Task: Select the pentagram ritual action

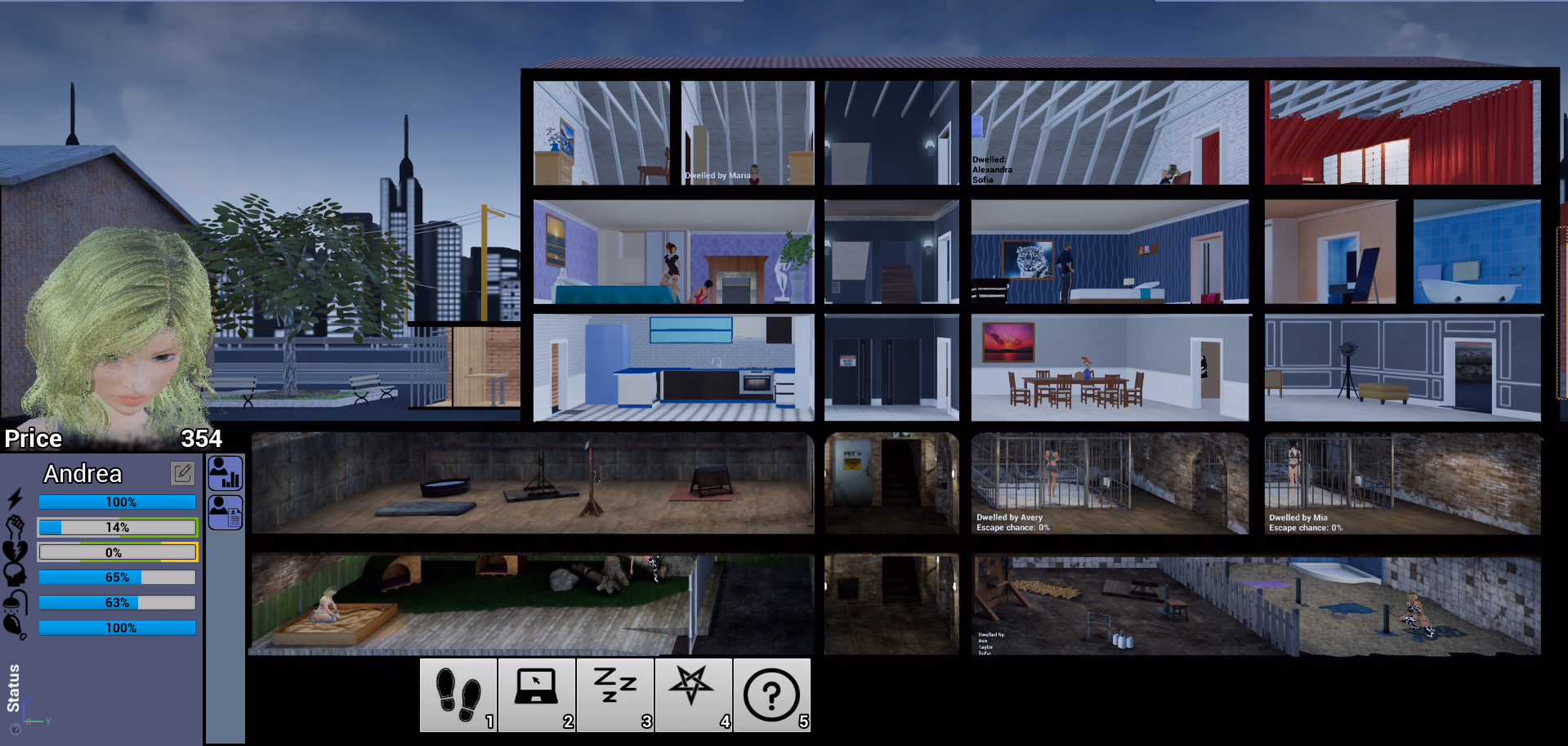Action: 693,694
